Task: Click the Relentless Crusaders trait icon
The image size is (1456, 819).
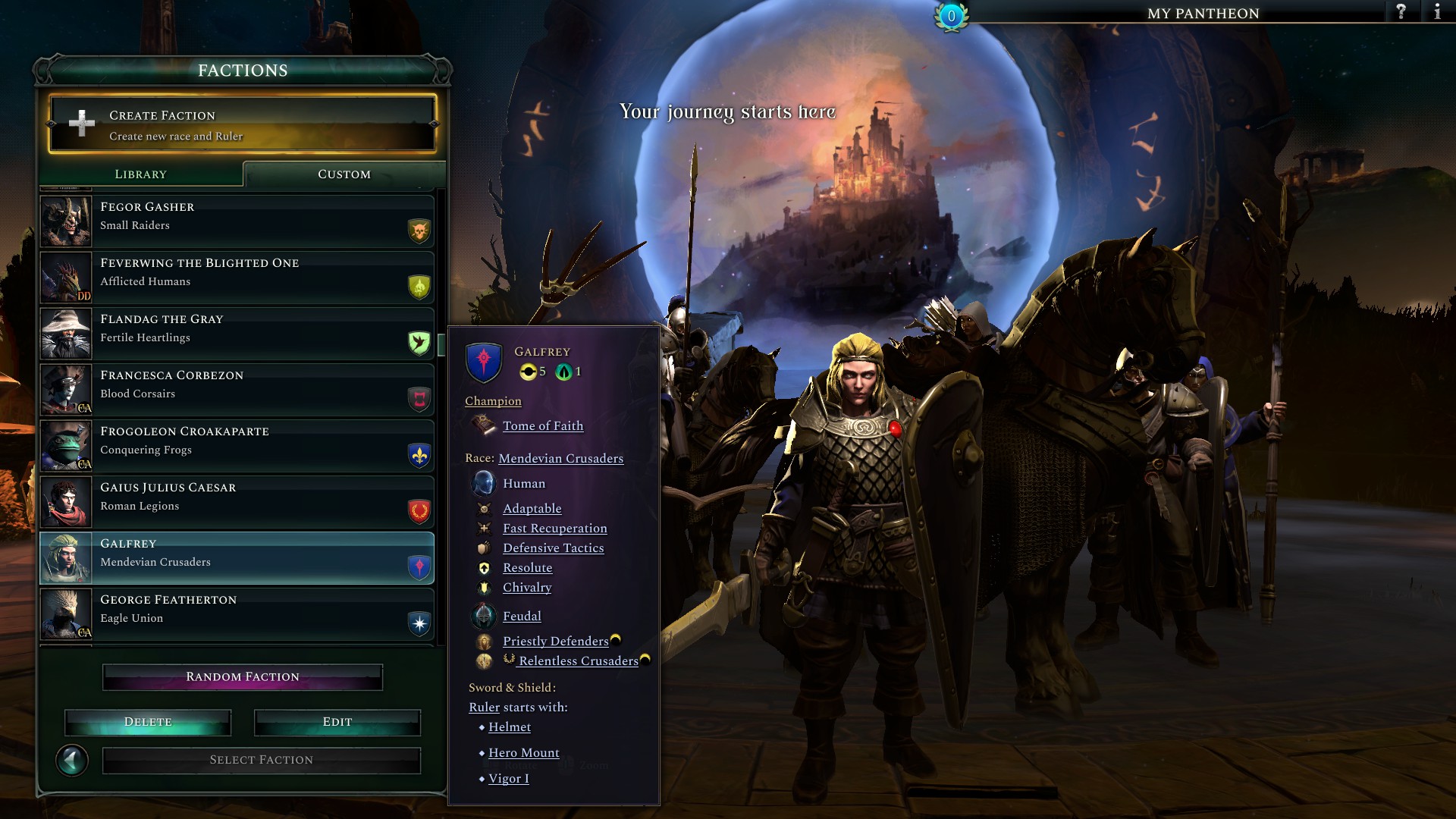Action: pos(483,661)
